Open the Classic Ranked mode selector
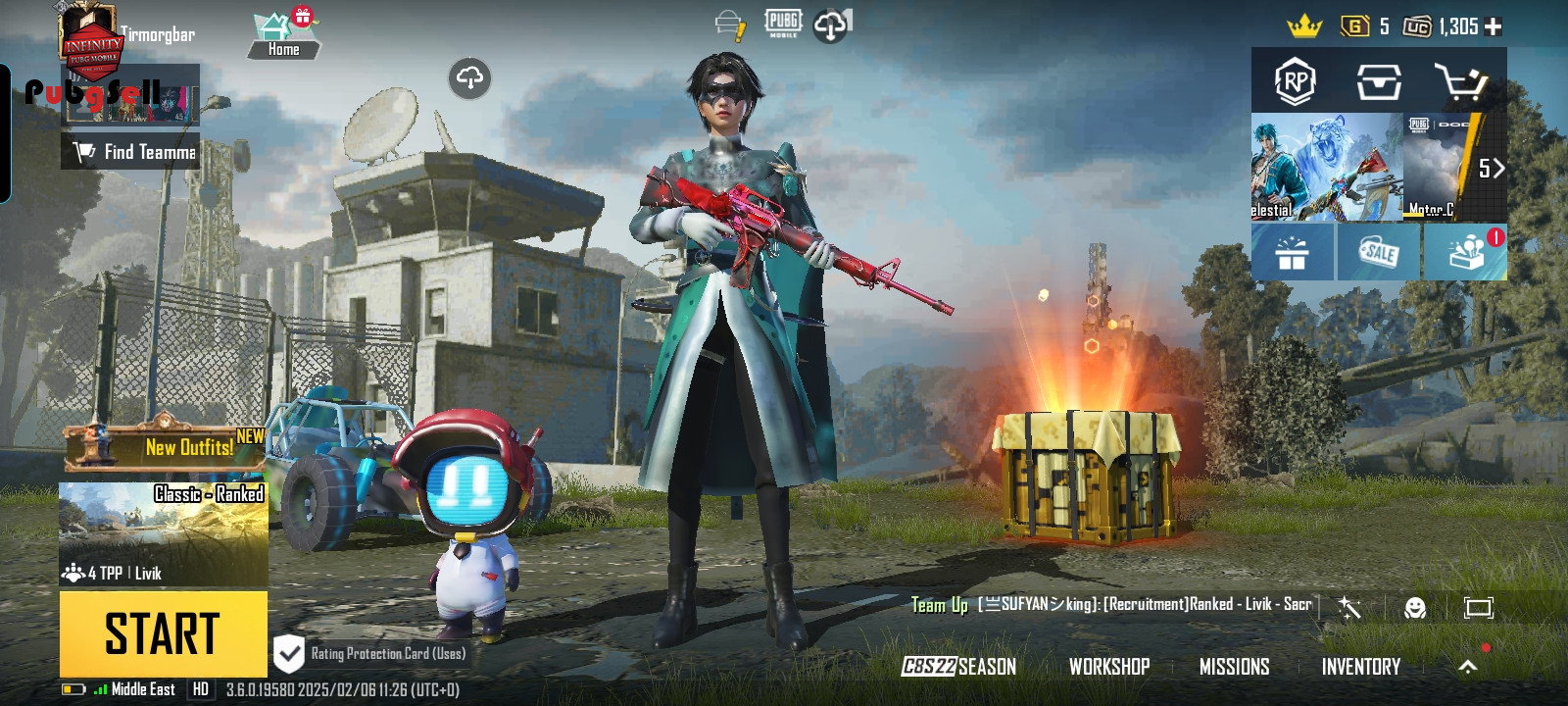The width and height of the screenshot is (1568, 706). tap(164, 534)
